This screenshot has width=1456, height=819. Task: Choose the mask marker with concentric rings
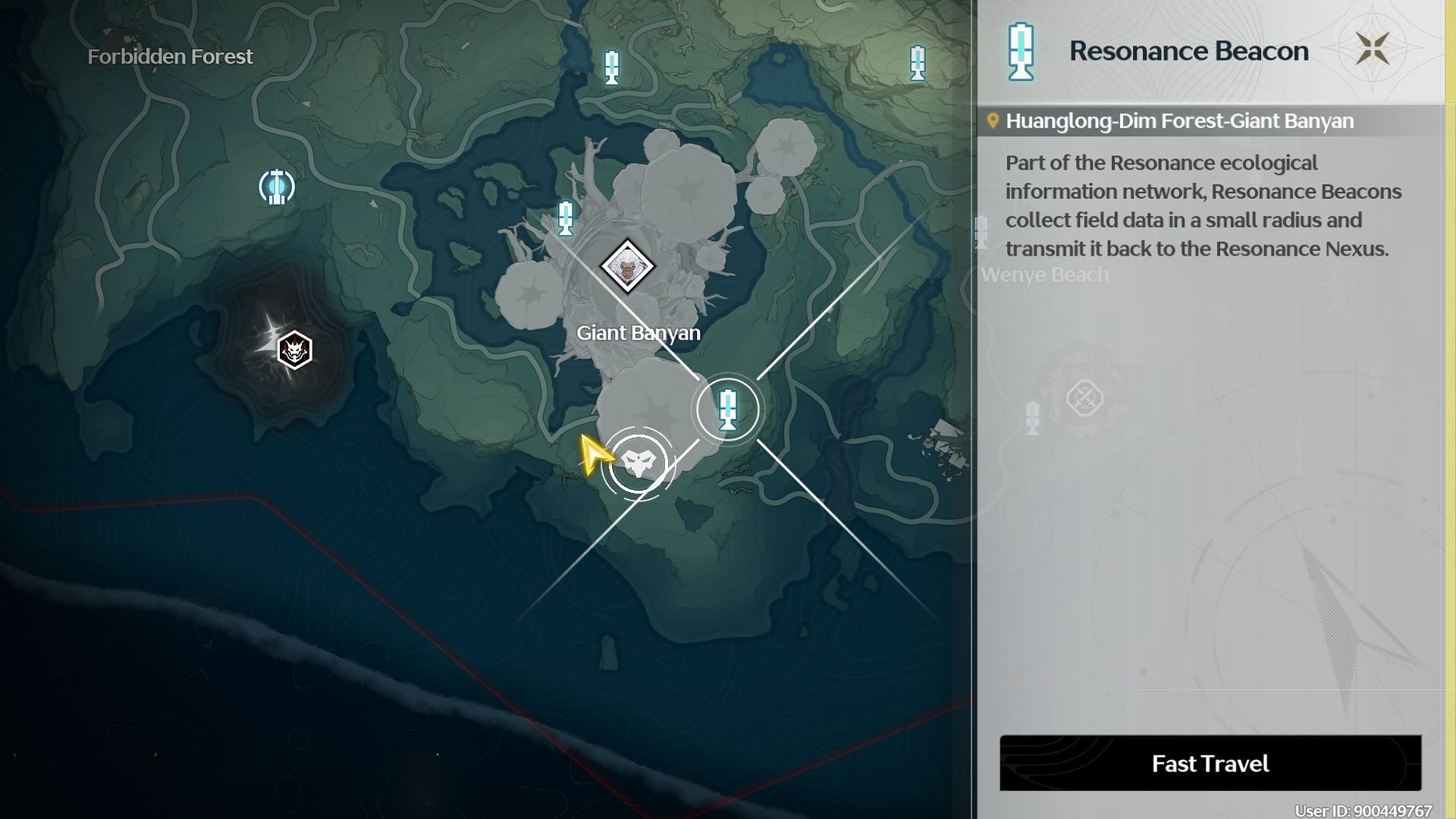click(x=638, y=463)
